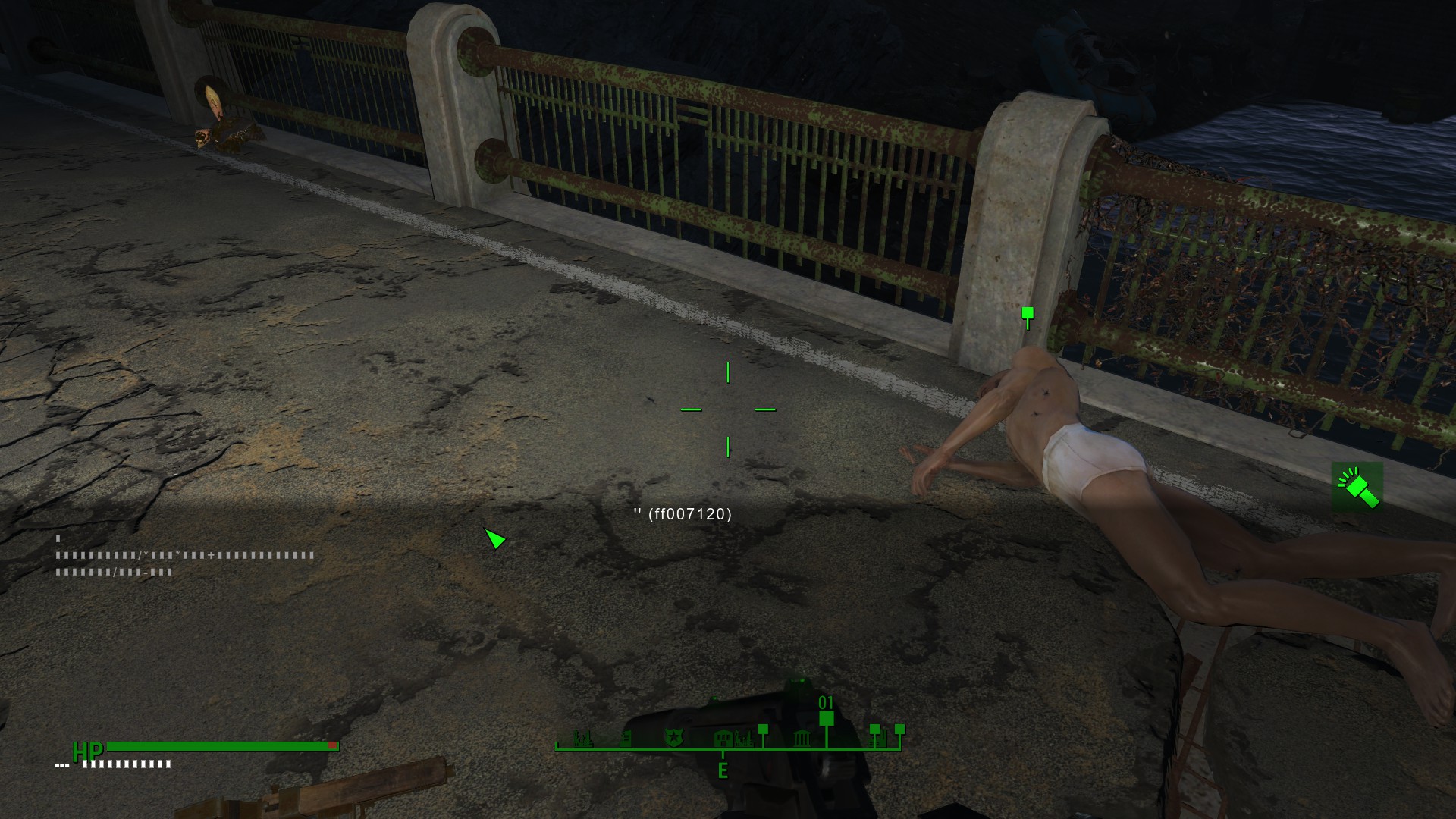Screen dimensions: 1456x819
Task: Select the compass marker labeled 01
Action: point(827,717)
